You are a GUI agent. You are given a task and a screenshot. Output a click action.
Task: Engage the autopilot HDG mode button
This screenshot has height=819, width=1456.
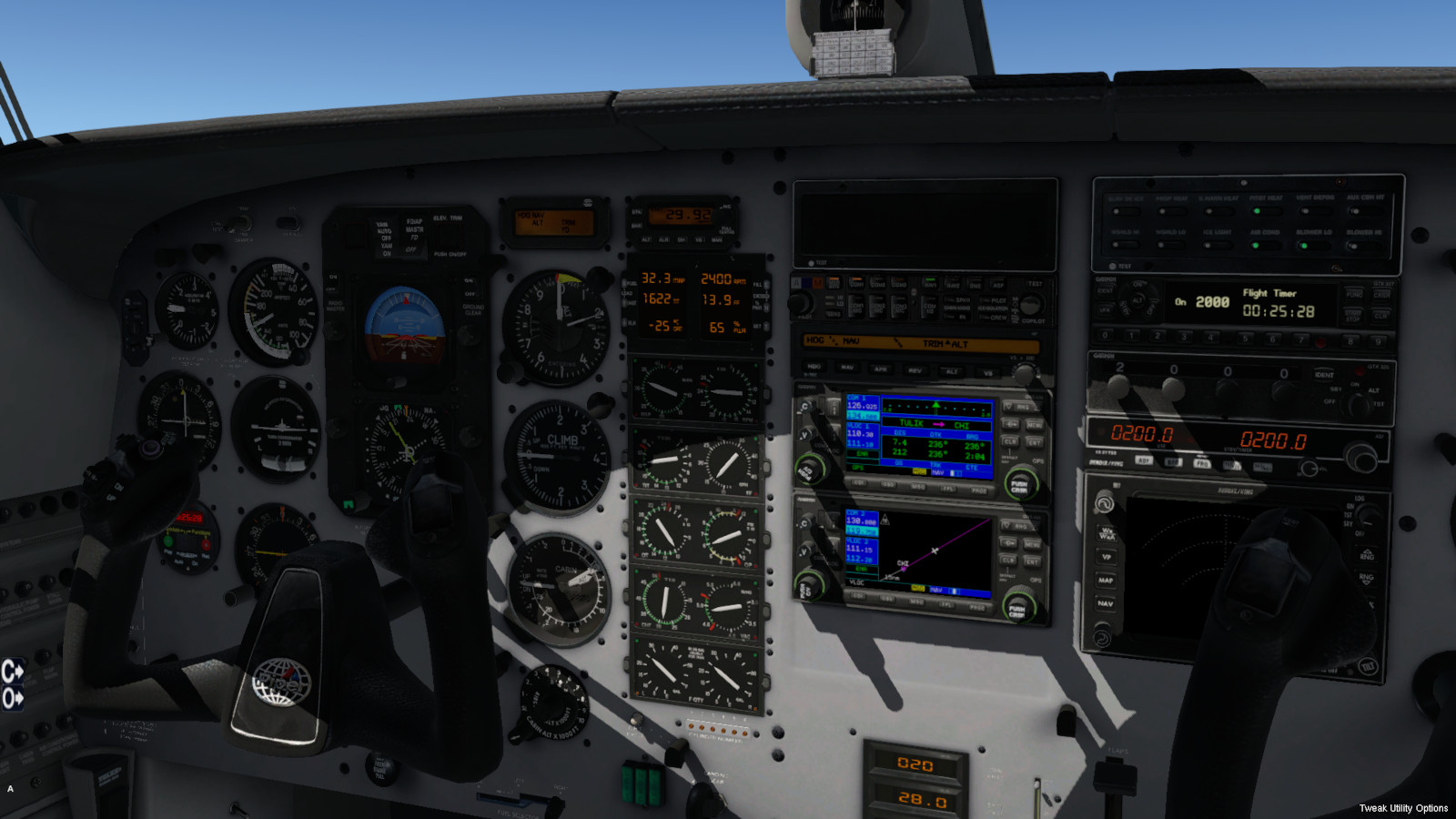814,368
